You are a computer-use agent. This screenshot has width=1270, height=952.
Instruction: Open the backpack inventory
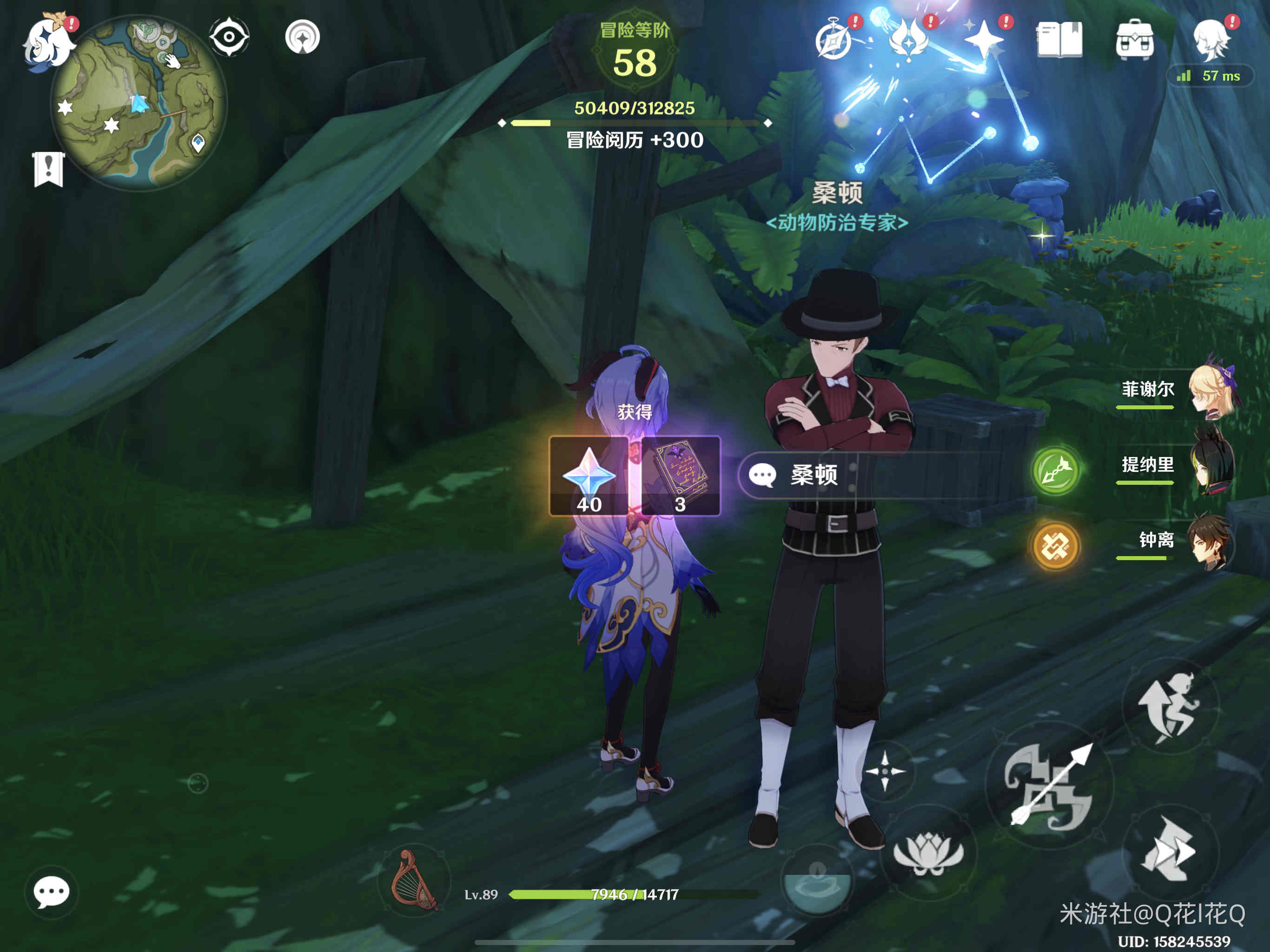(x=1135, y=40)
